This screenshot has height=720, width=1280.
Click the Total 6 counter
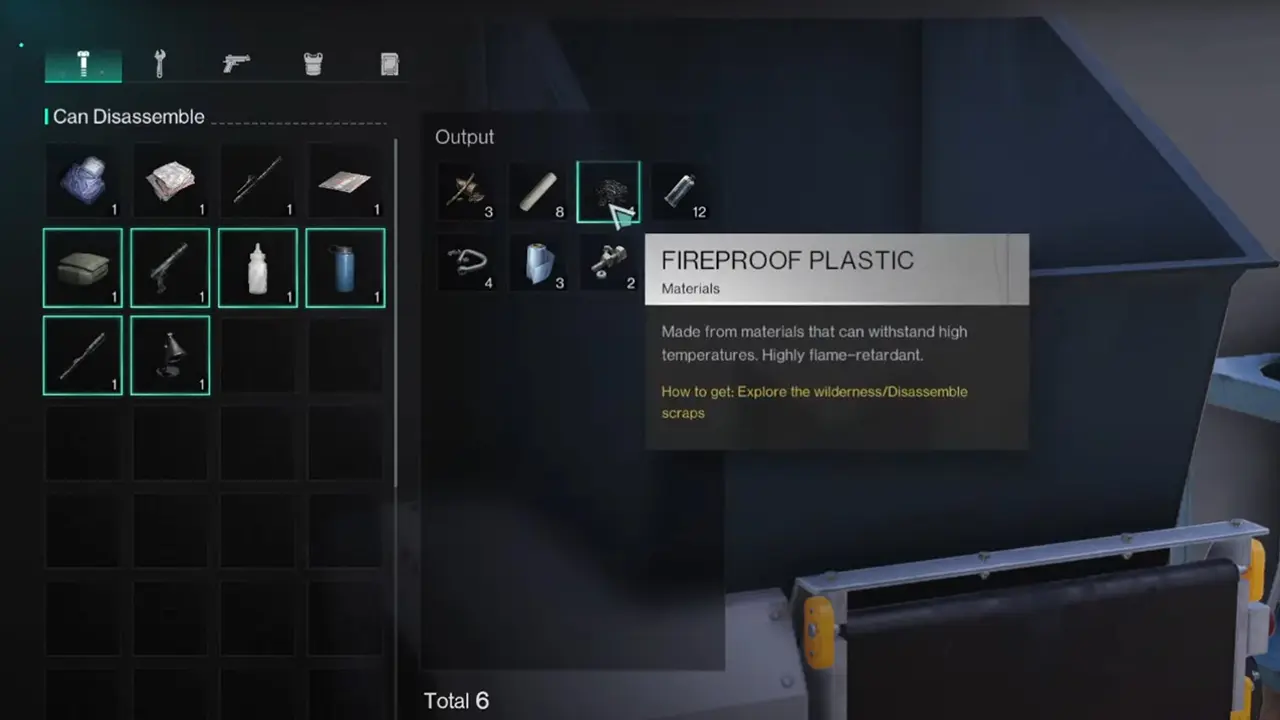click(x=457, y=700)
